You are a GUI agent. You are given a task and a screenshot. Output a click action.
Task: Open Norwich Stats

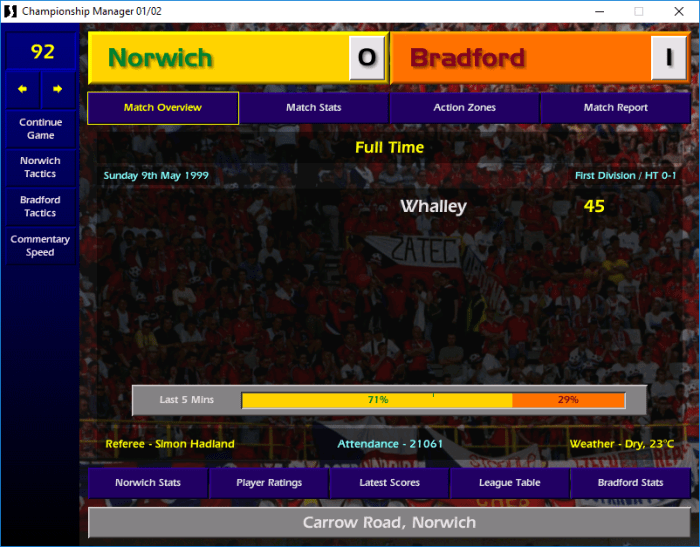pyautogui.click(x=148, y=483)
